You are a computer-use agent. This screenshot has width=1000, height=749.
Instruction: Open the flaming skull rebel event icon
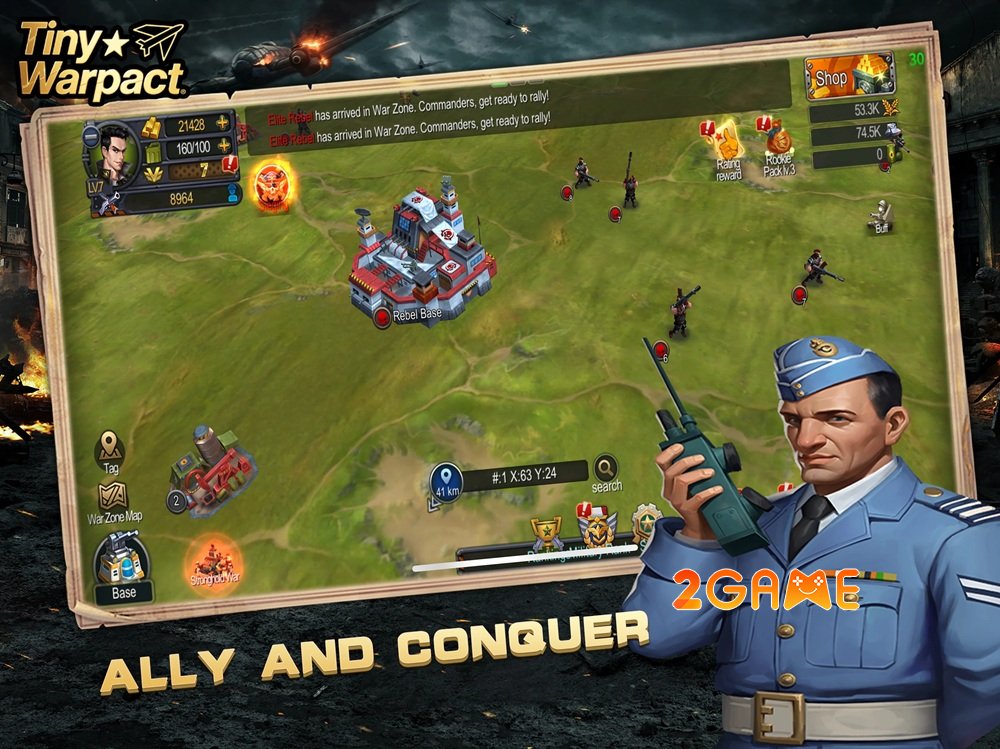(x=271, y=185)
